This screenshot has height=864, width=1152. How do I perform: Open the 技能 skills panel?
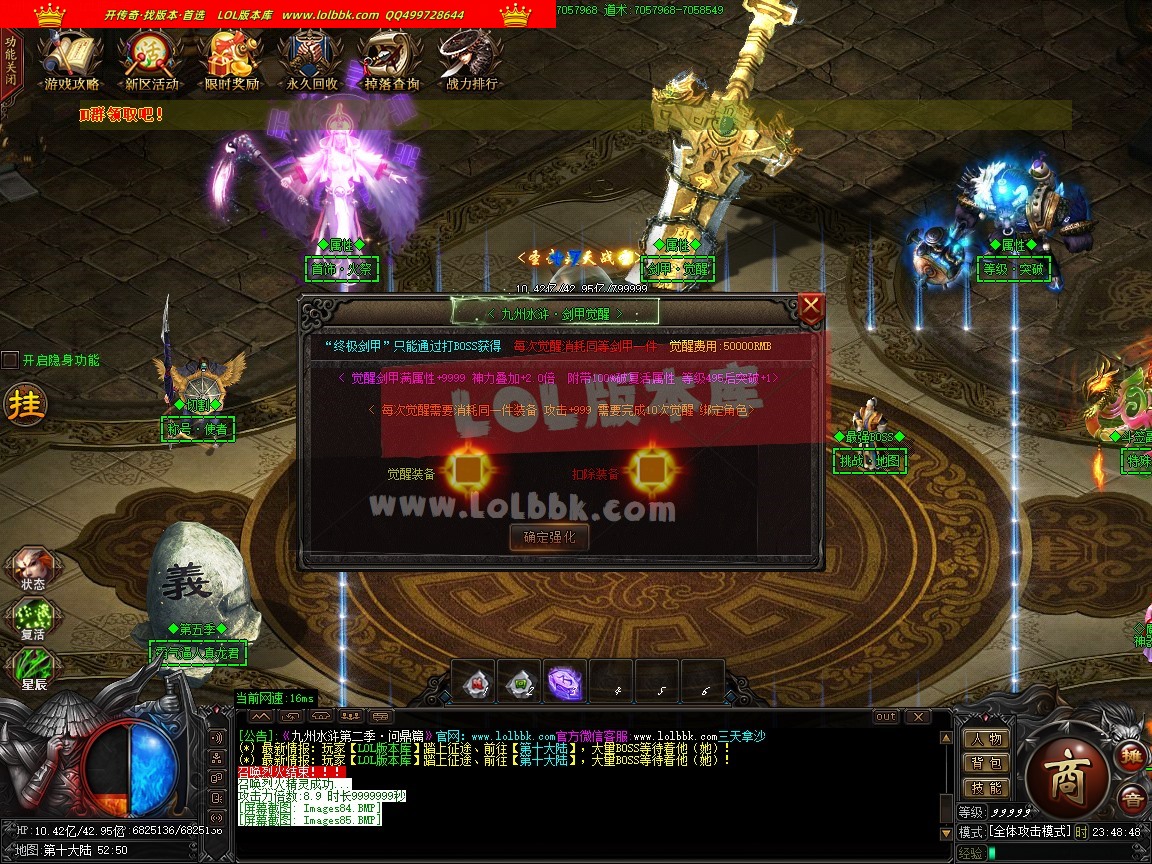click(986, 788)
